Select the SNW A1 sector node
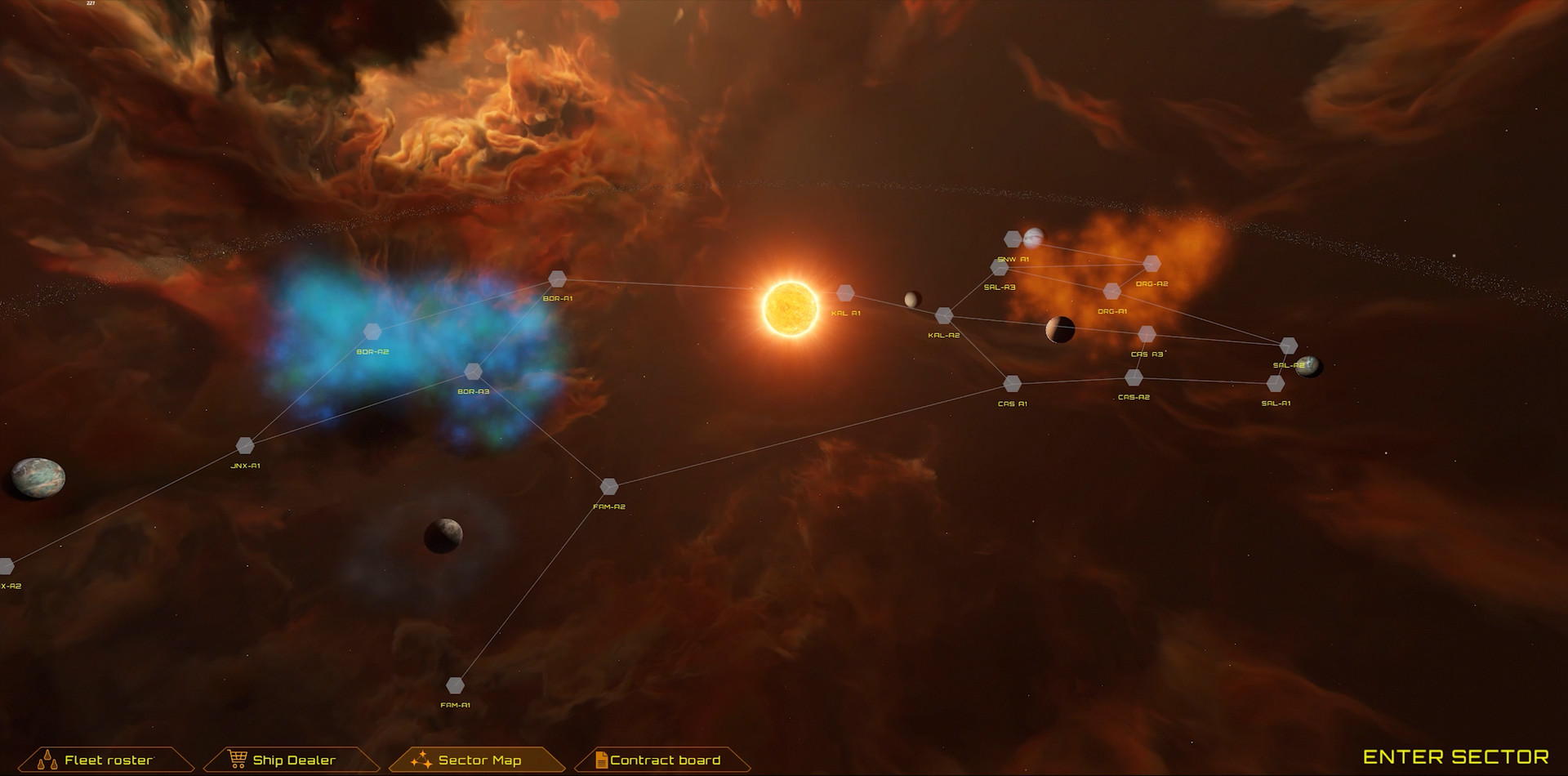 pos(1011,239)
